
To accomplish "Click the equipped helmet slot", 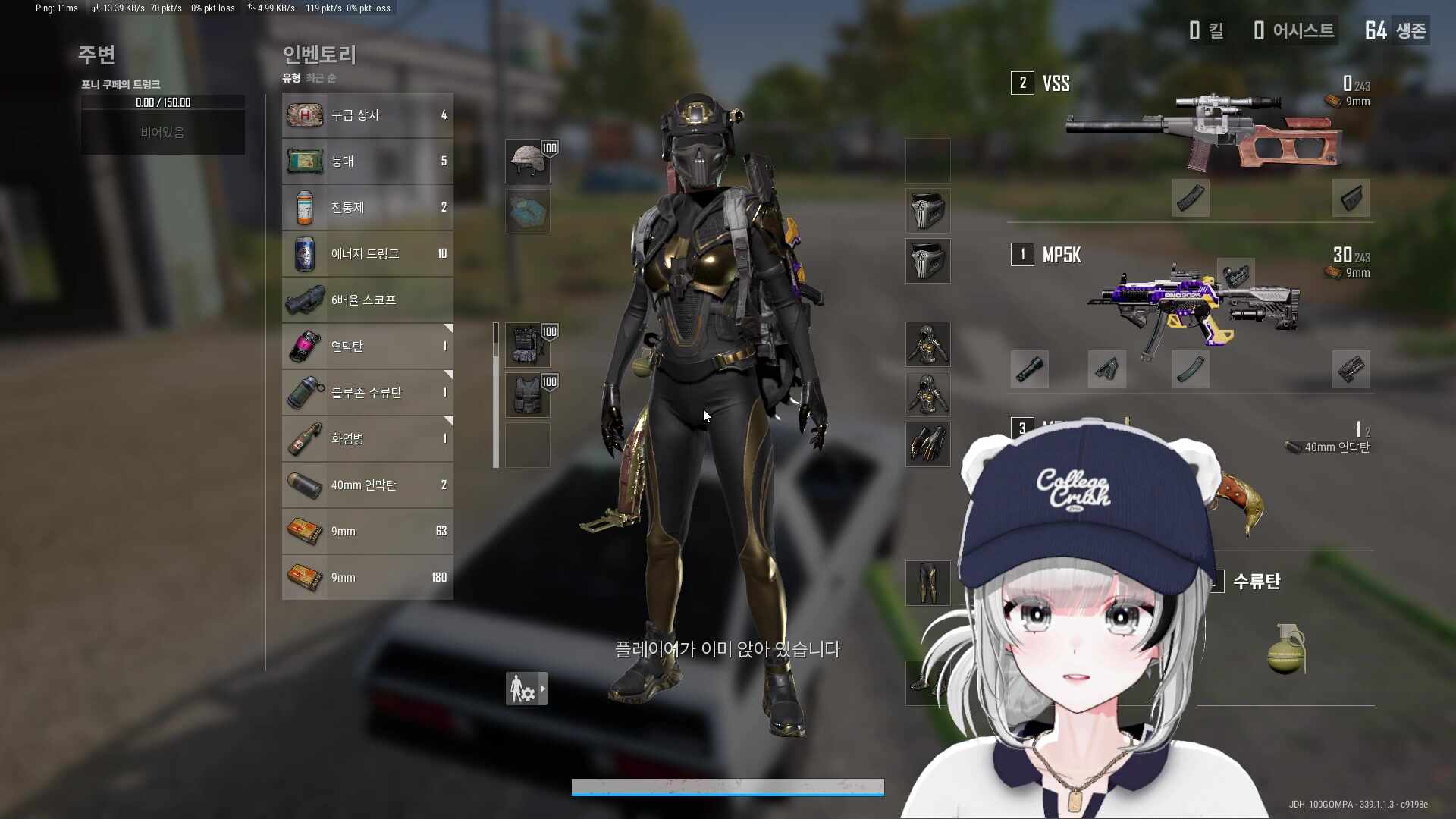I will (x=528, y=162).
